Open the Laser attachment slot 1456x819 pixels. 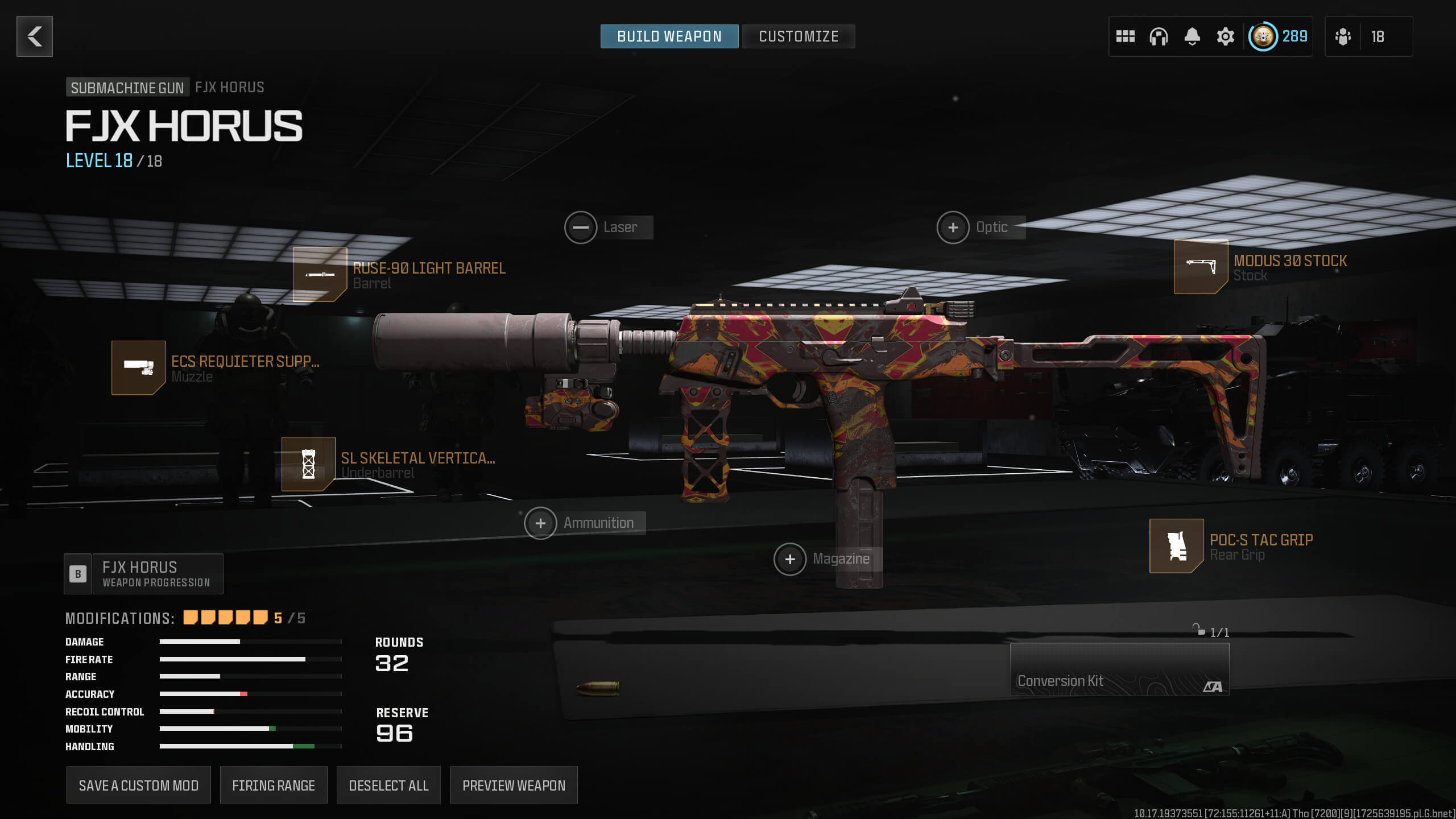(581, 227)
